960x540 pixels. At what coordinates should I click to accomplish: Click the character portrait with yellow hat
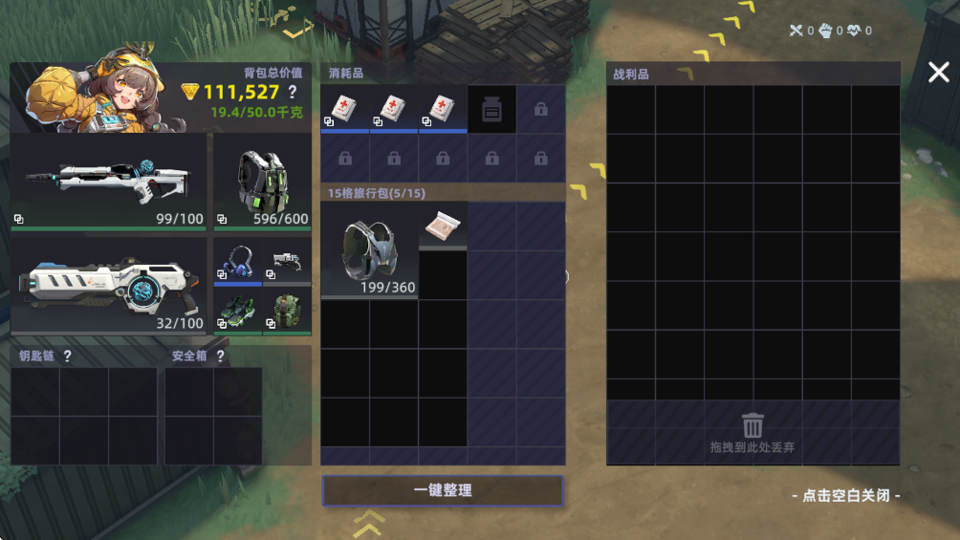tap(95, 90)
